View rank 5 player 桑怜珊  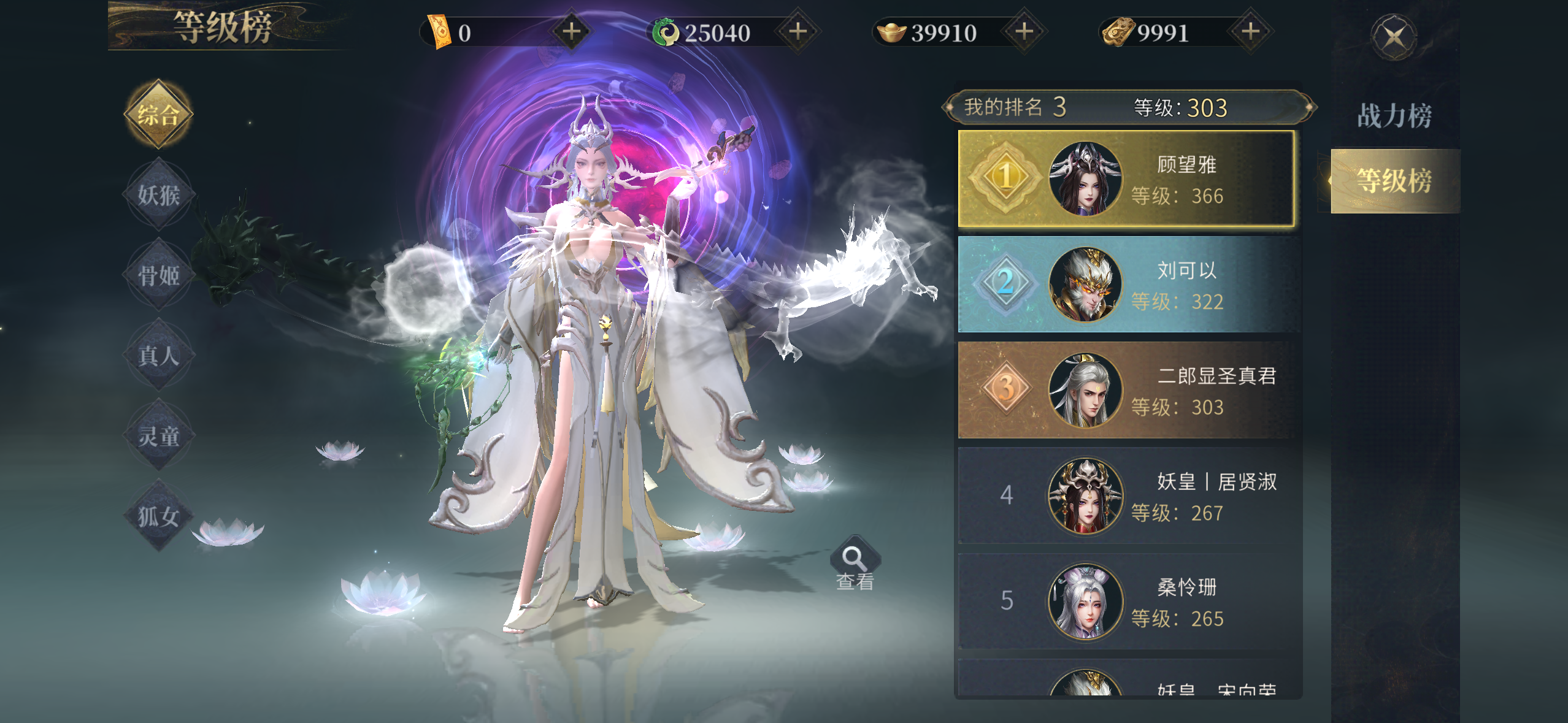[1126, 602]
